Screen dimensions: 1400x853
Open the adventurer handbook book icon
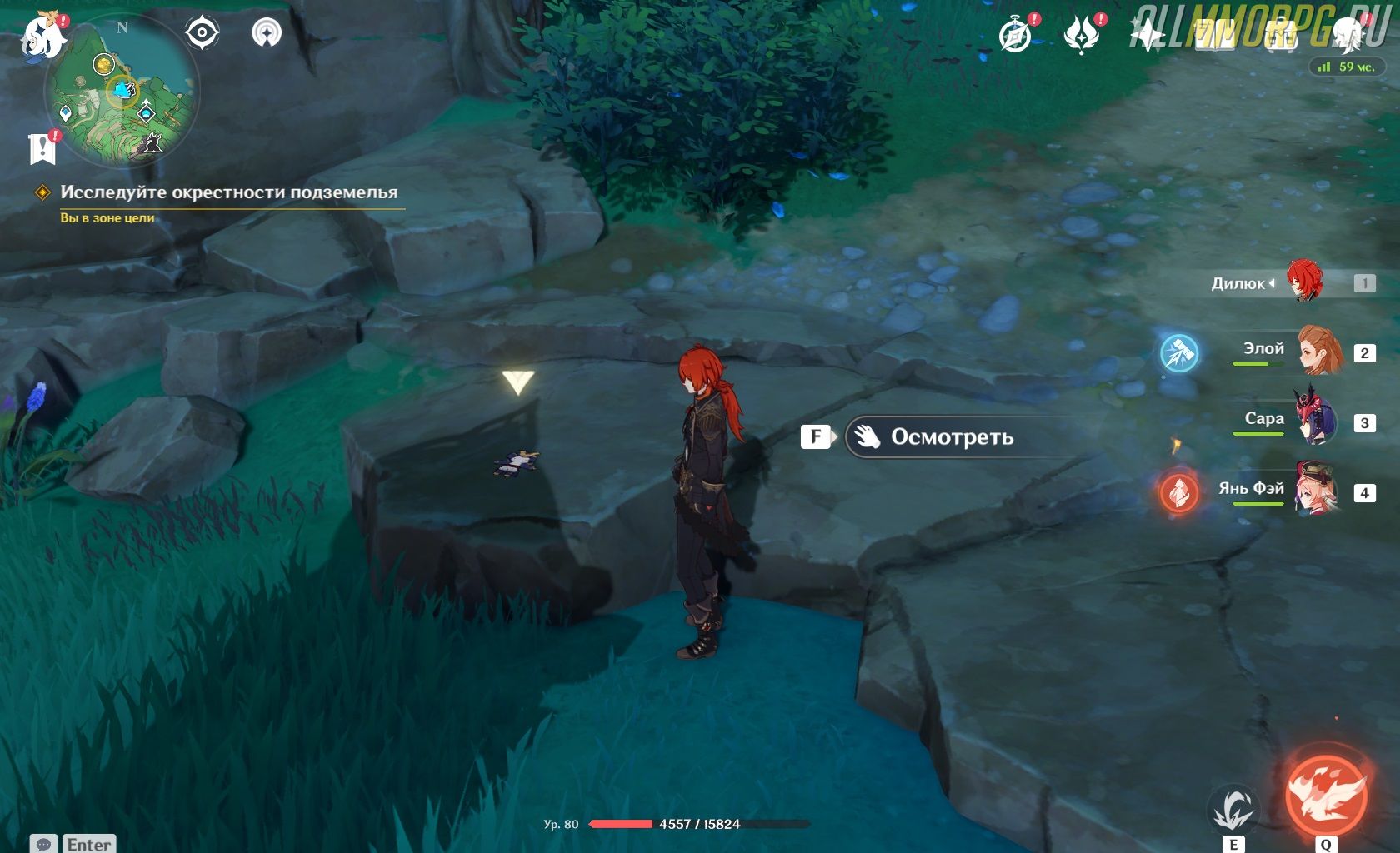1213,36
